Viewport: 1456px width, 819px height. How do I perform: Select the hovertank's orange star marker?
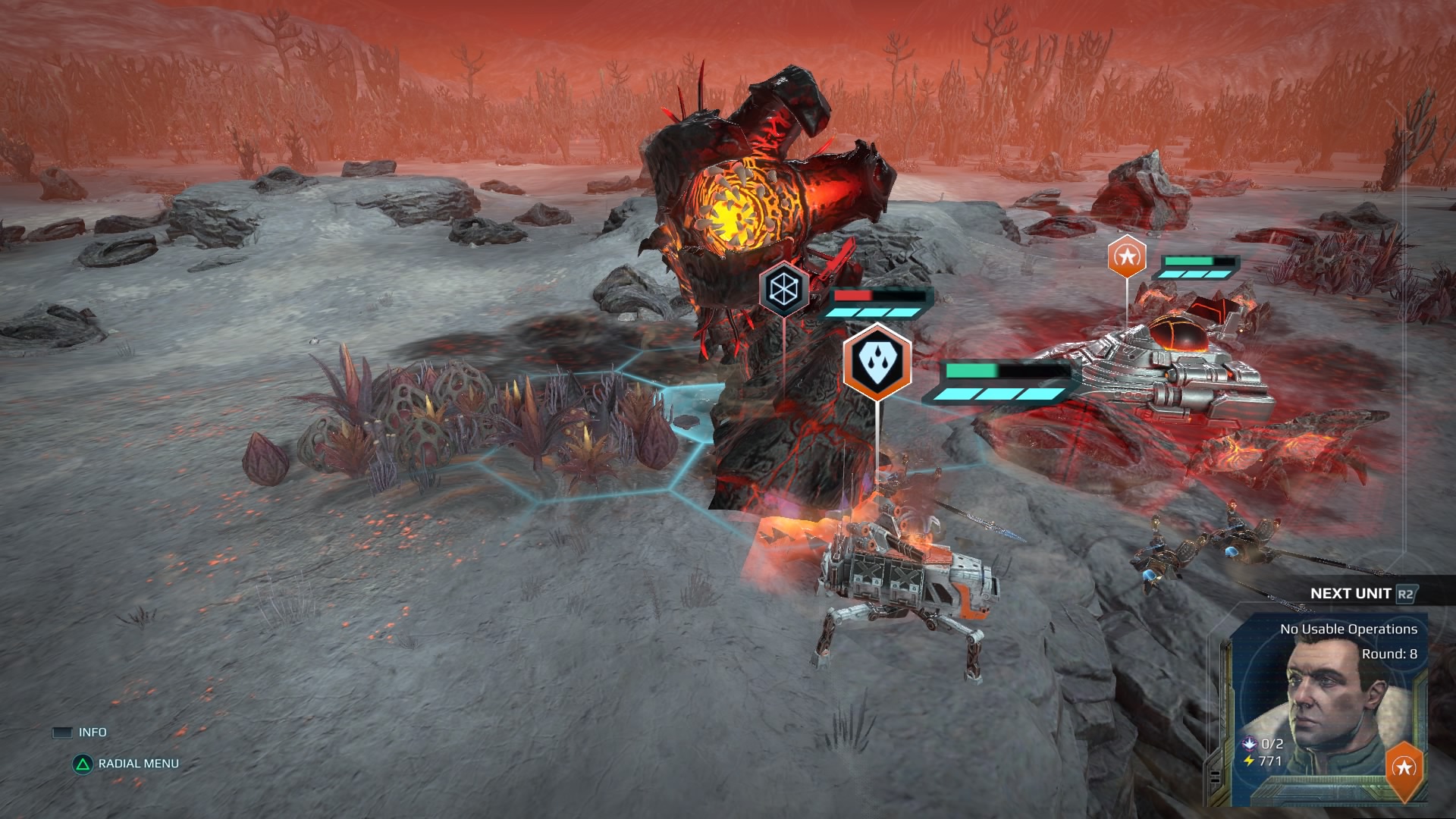1126,256
